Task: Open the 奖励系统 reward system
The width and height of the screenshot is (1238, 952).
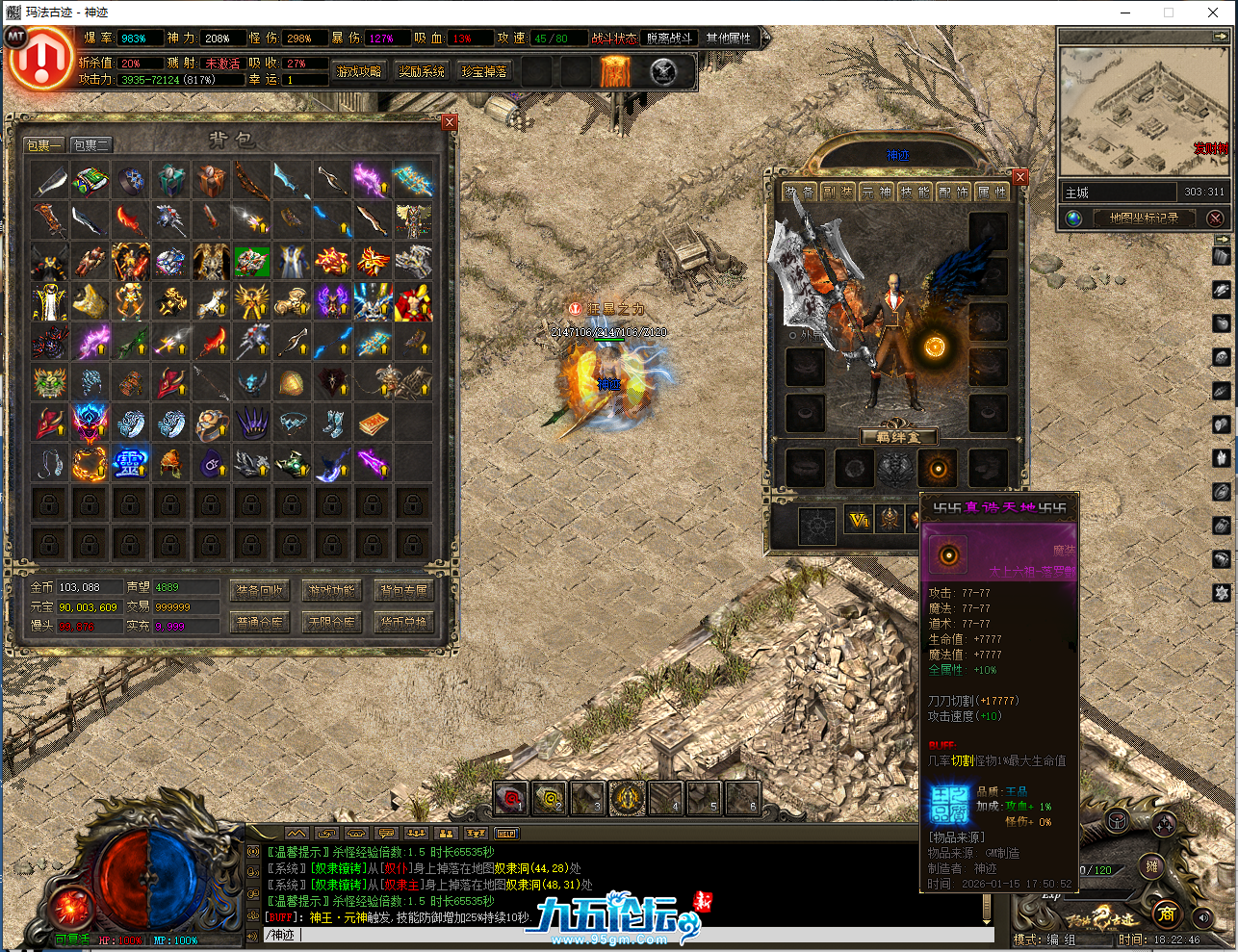Action: (x=422, y=72)
